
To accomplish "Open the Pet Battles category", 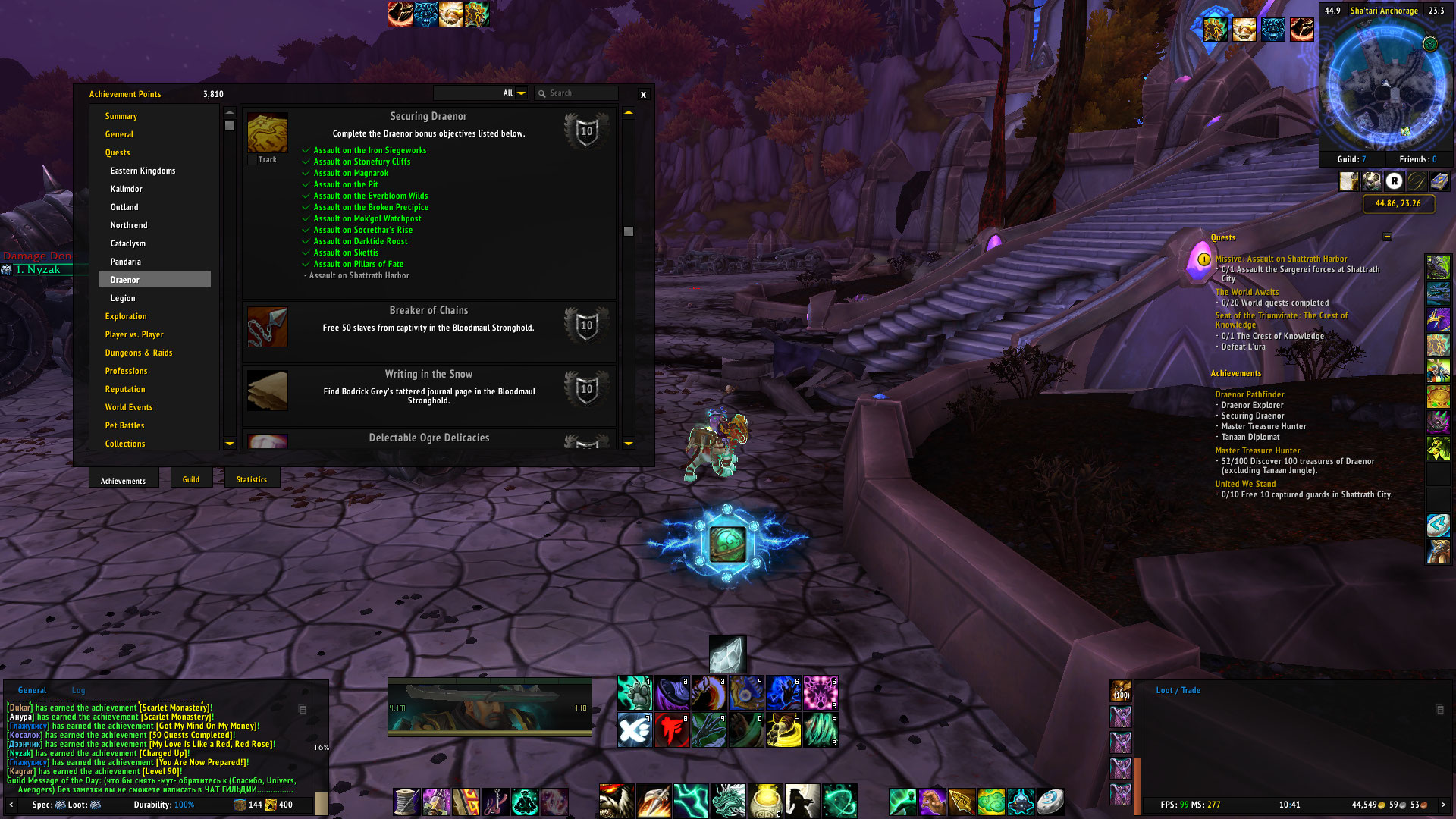I will [x=124, y=425].
